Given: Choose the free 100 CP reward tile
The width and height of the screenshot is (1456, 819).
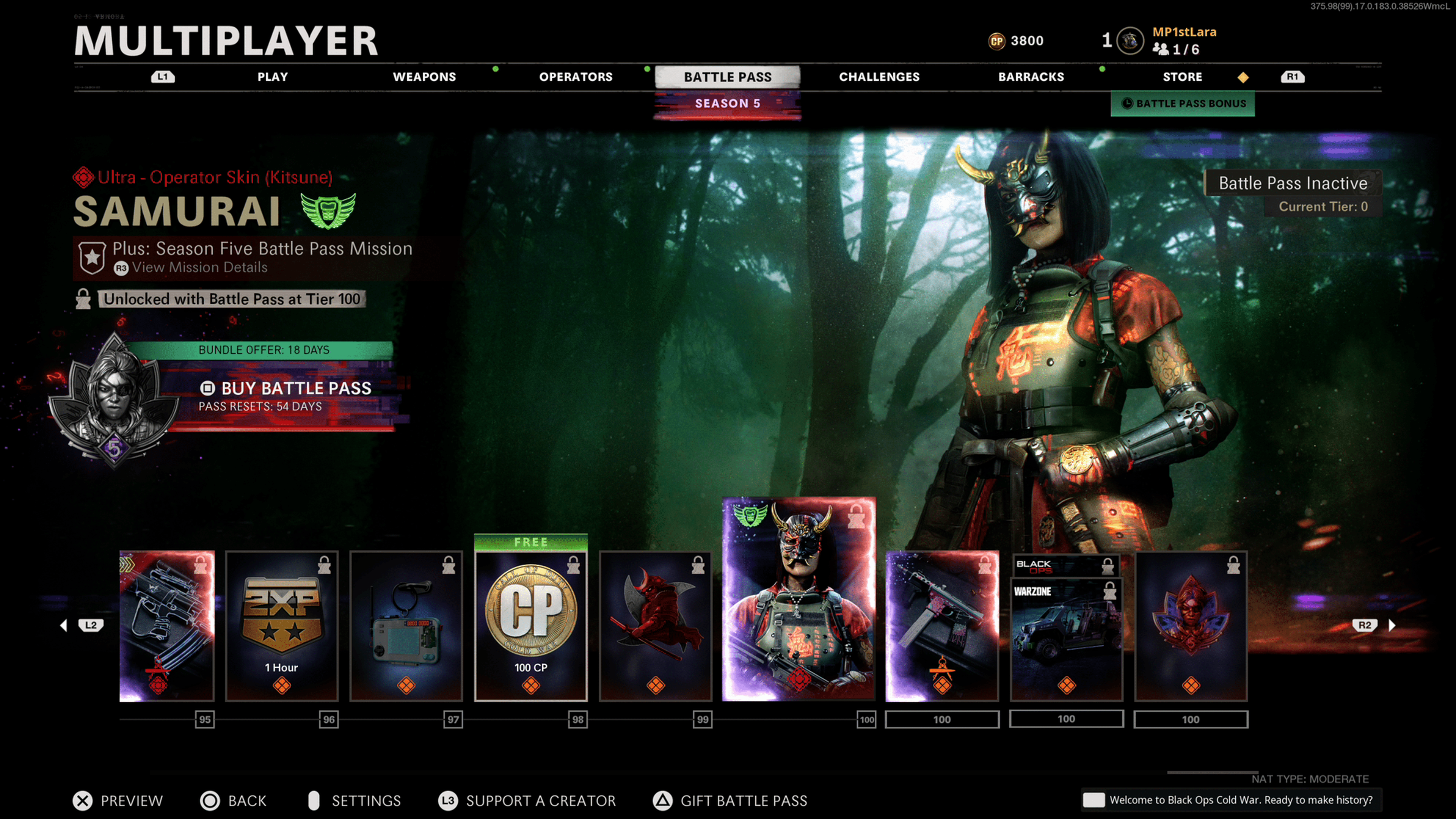Looking at the screenshot, I should click(530, 626).
